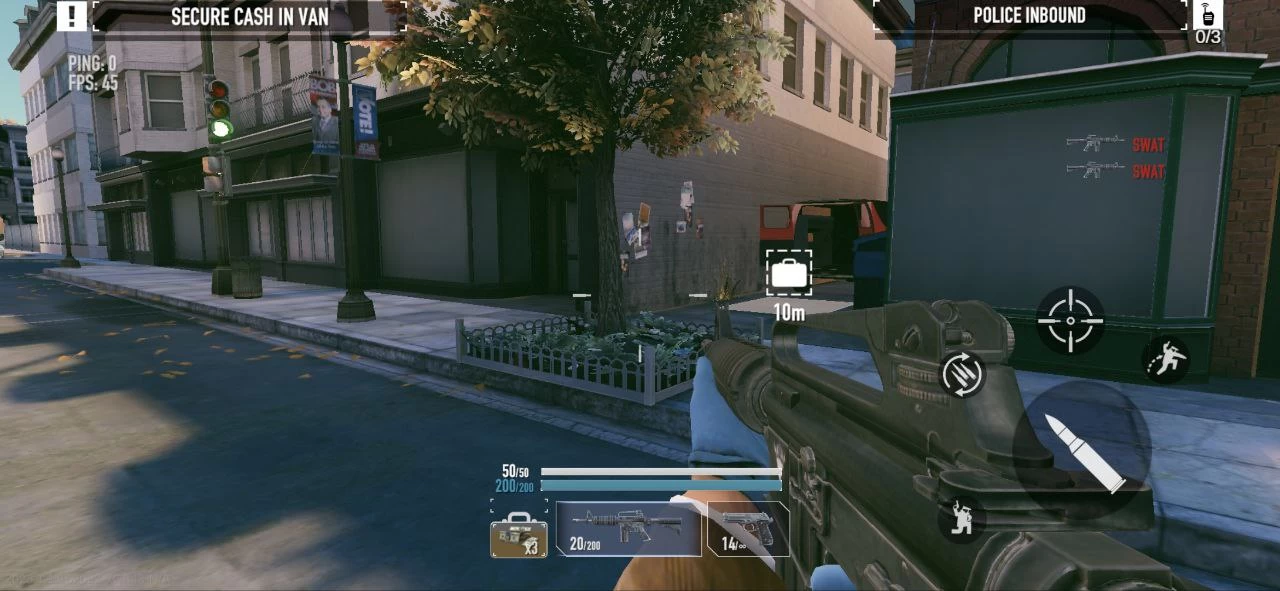This screenshot has width=1280, height=591.
Task: Tap the bullet fire button
Action: tap(1082, 450)
